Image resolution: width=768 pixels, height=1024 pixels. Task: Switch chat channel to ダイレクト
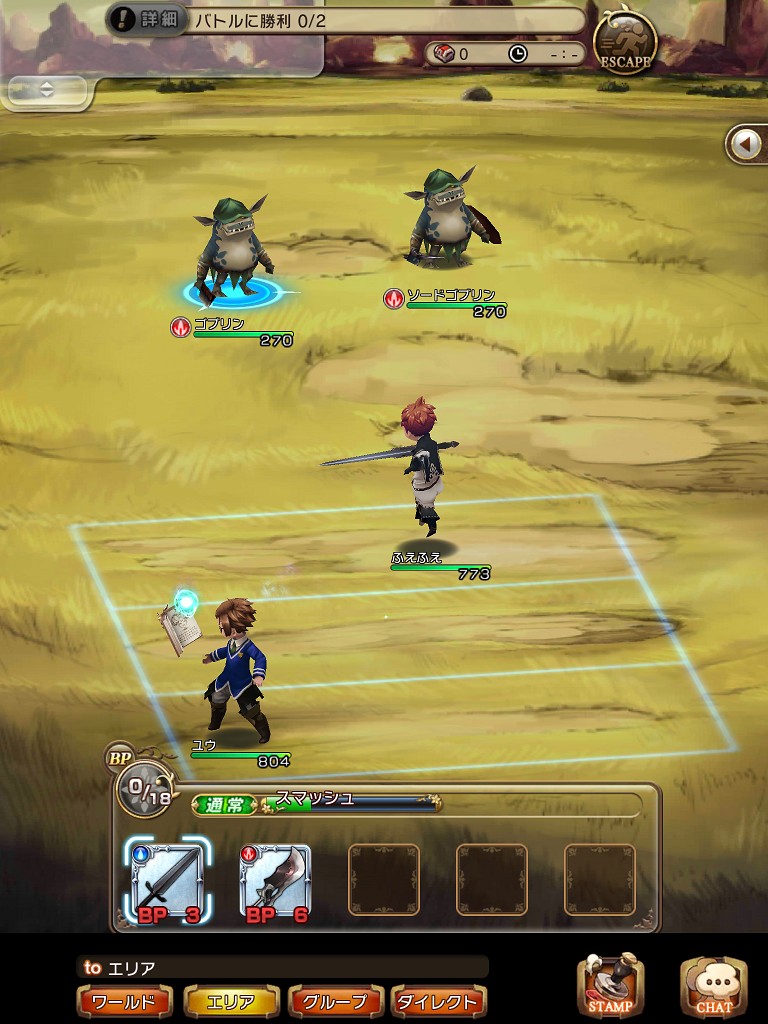[439, 1001]
